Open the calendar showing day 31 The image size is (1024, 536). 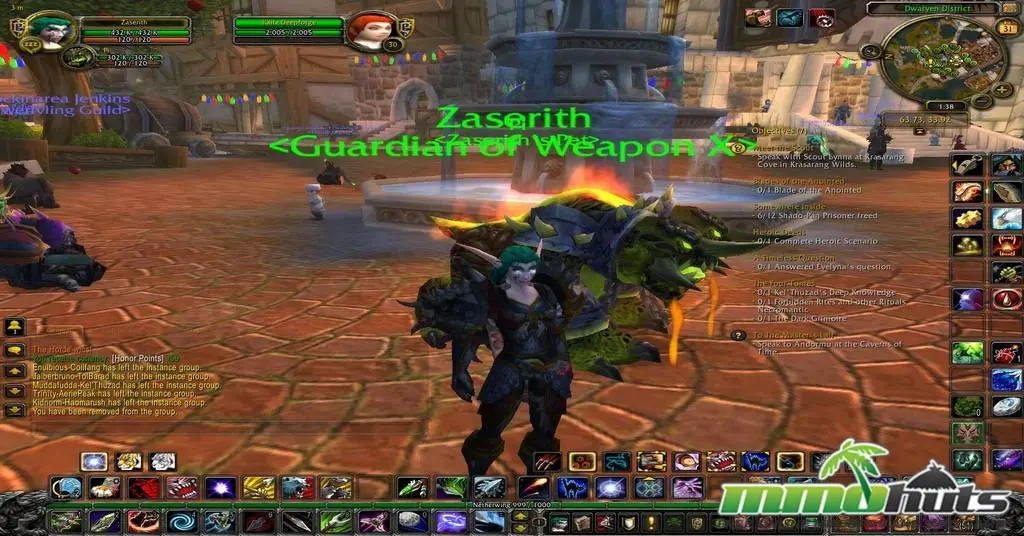(x=1006, y=27)
